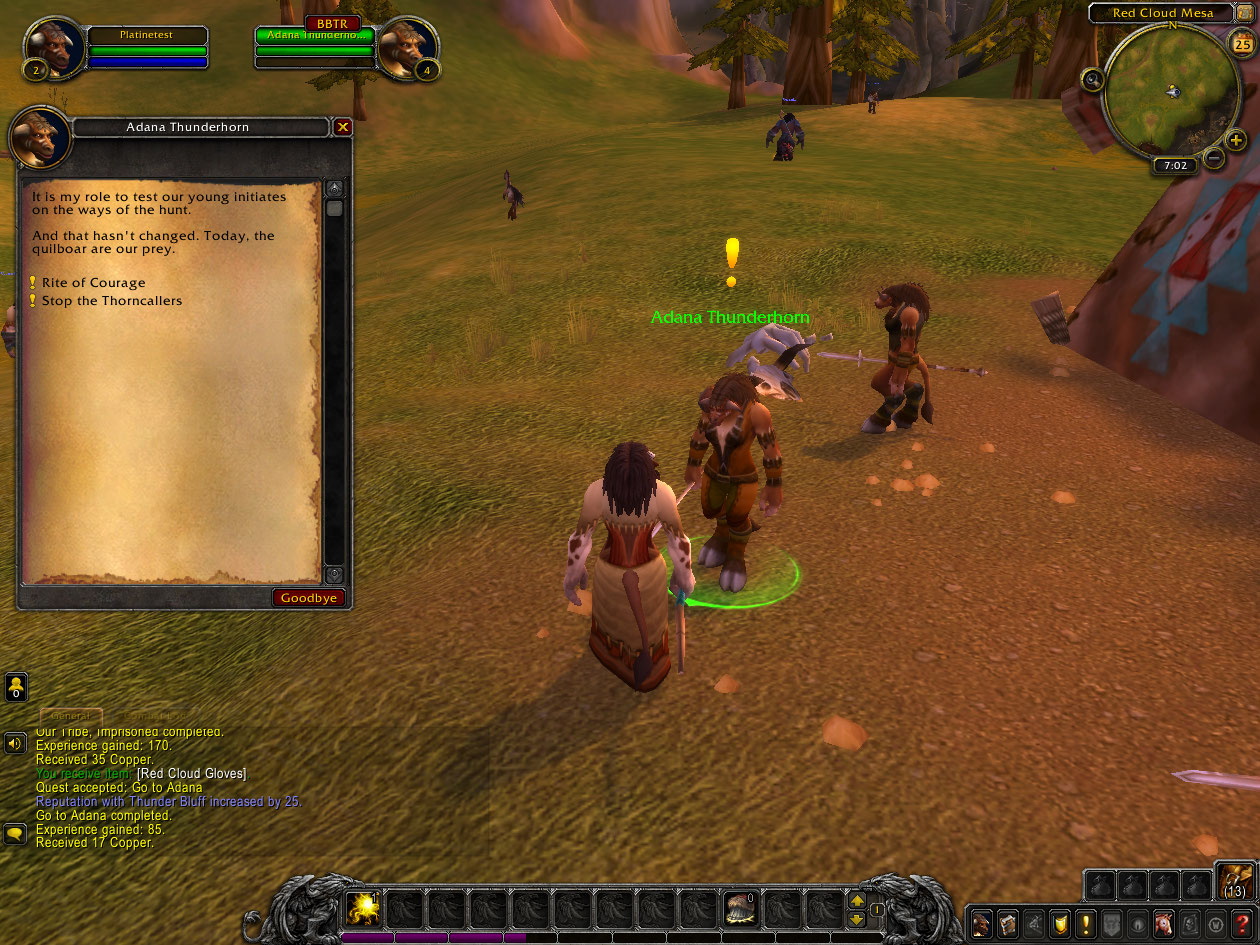The width and height of the screenshot is (1260, 945).
Task: Activate the glowing yellow spell in slot one
Action: click(x=362, y=908)
